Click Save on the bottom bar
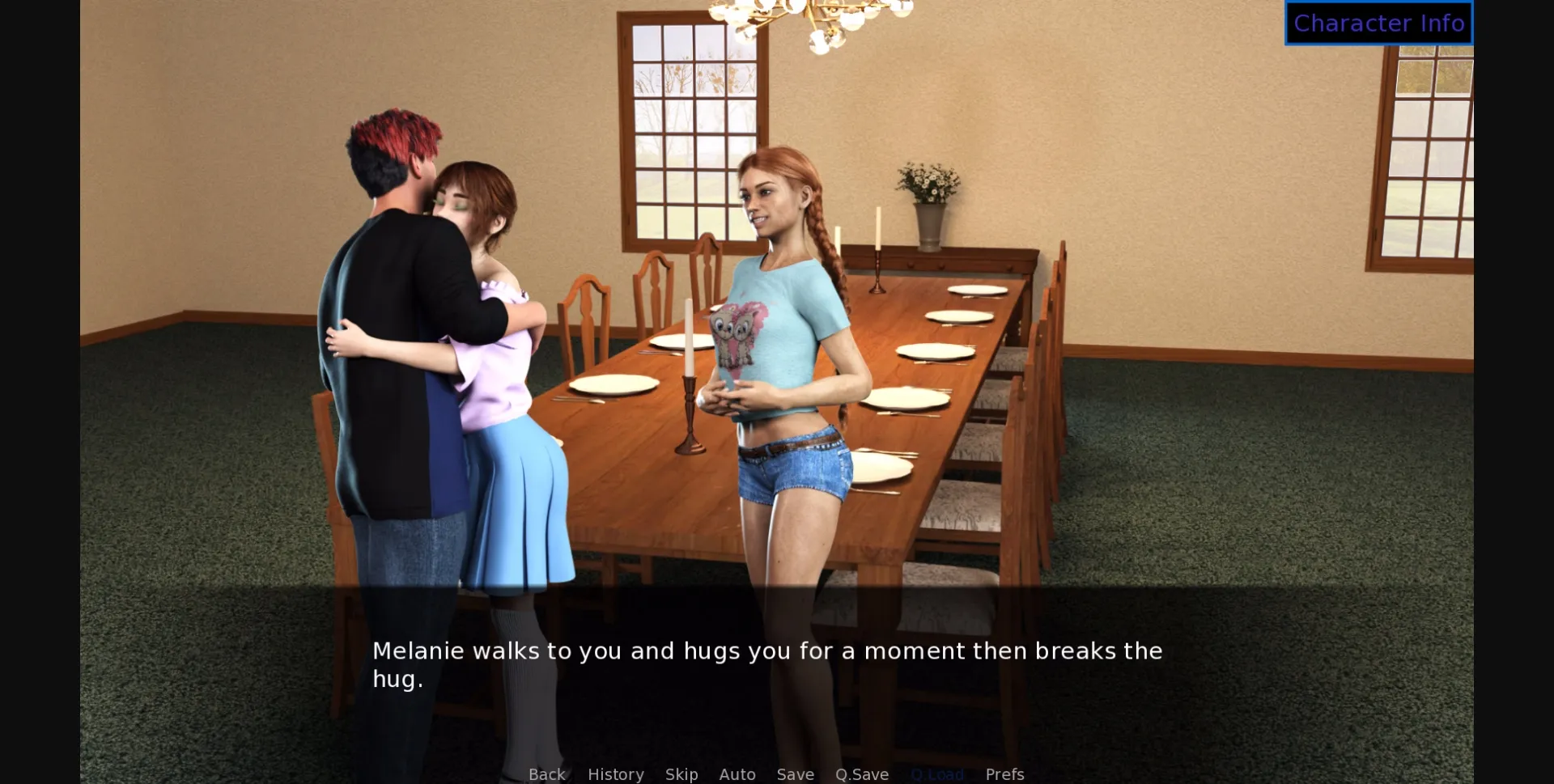The image size is (1554, 784). [x=795, y=773]
